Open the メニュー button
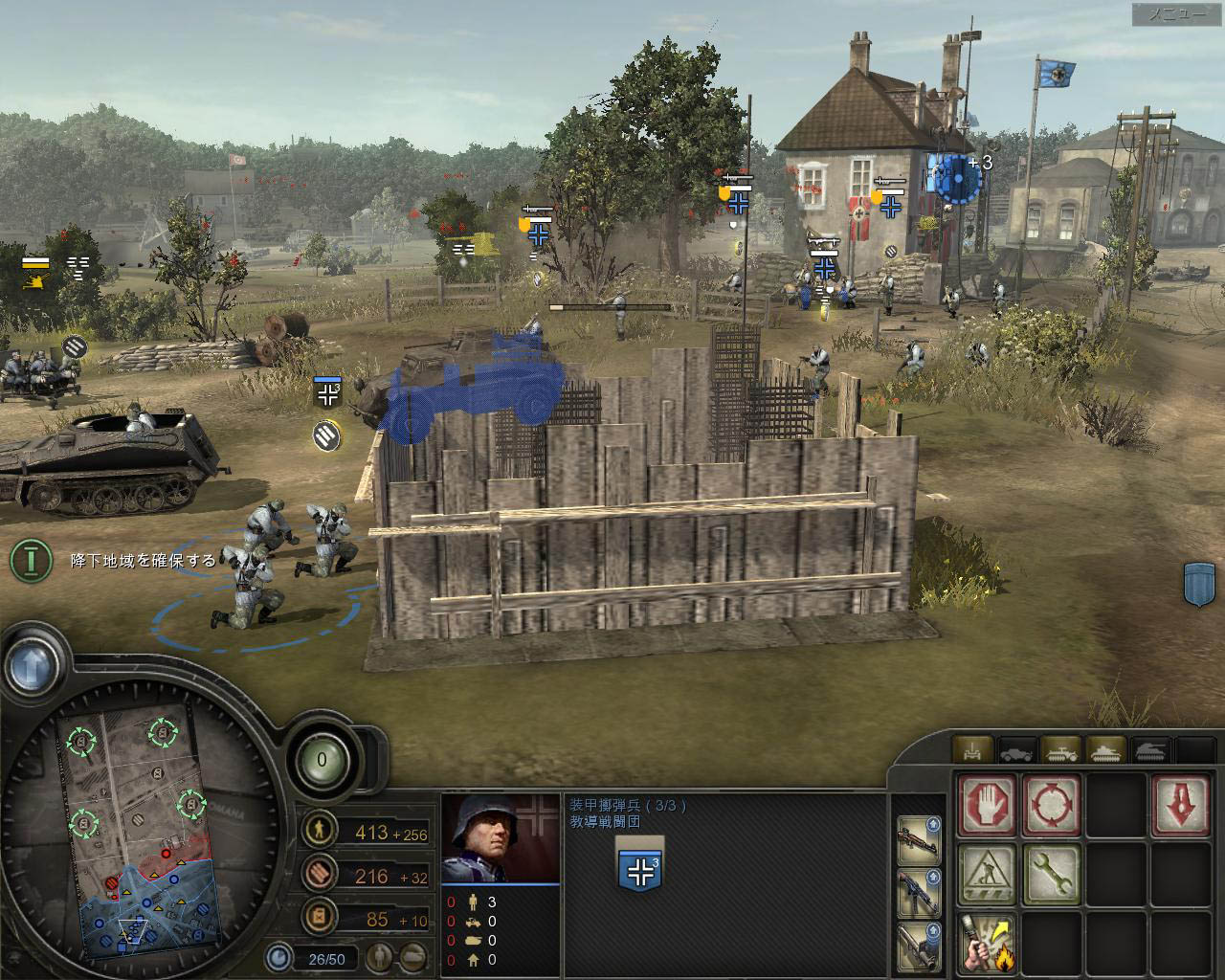1225x980 pixels. coord(1175,14)
